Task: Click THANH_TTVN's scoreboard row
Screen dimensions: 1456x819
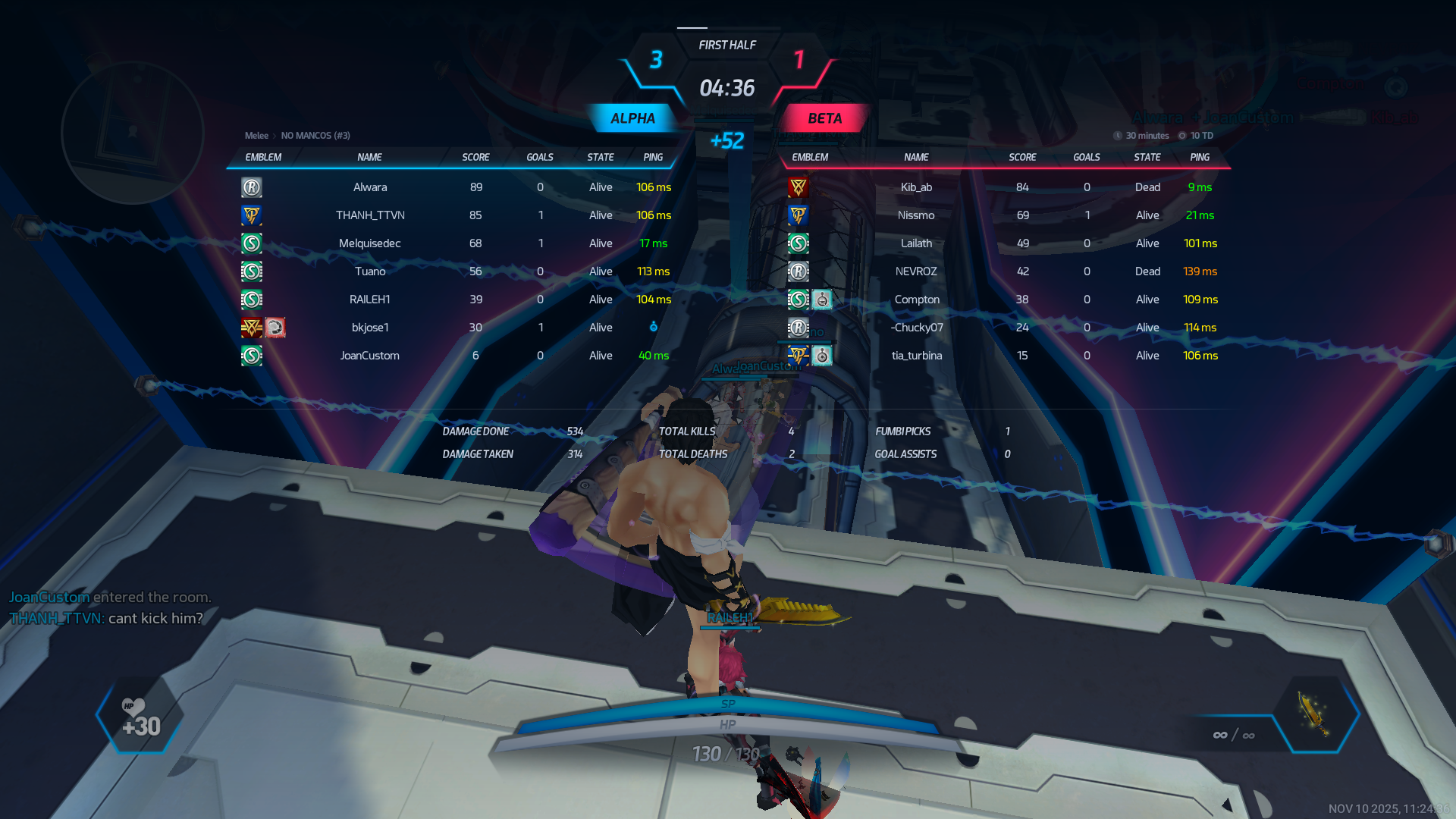Action: [x=370, y=215]
